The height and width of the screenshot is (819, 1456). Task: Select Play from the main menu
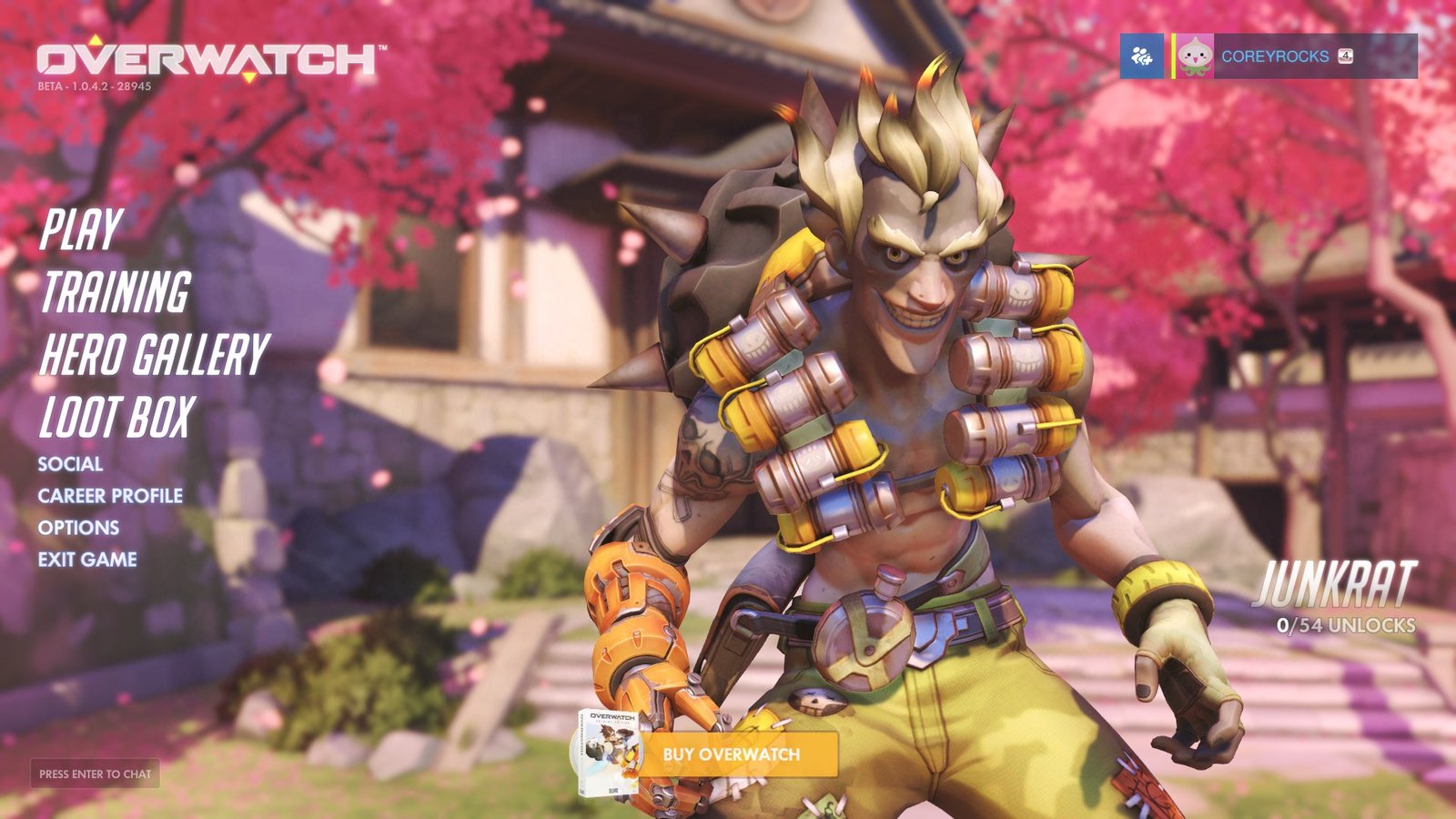81,229
